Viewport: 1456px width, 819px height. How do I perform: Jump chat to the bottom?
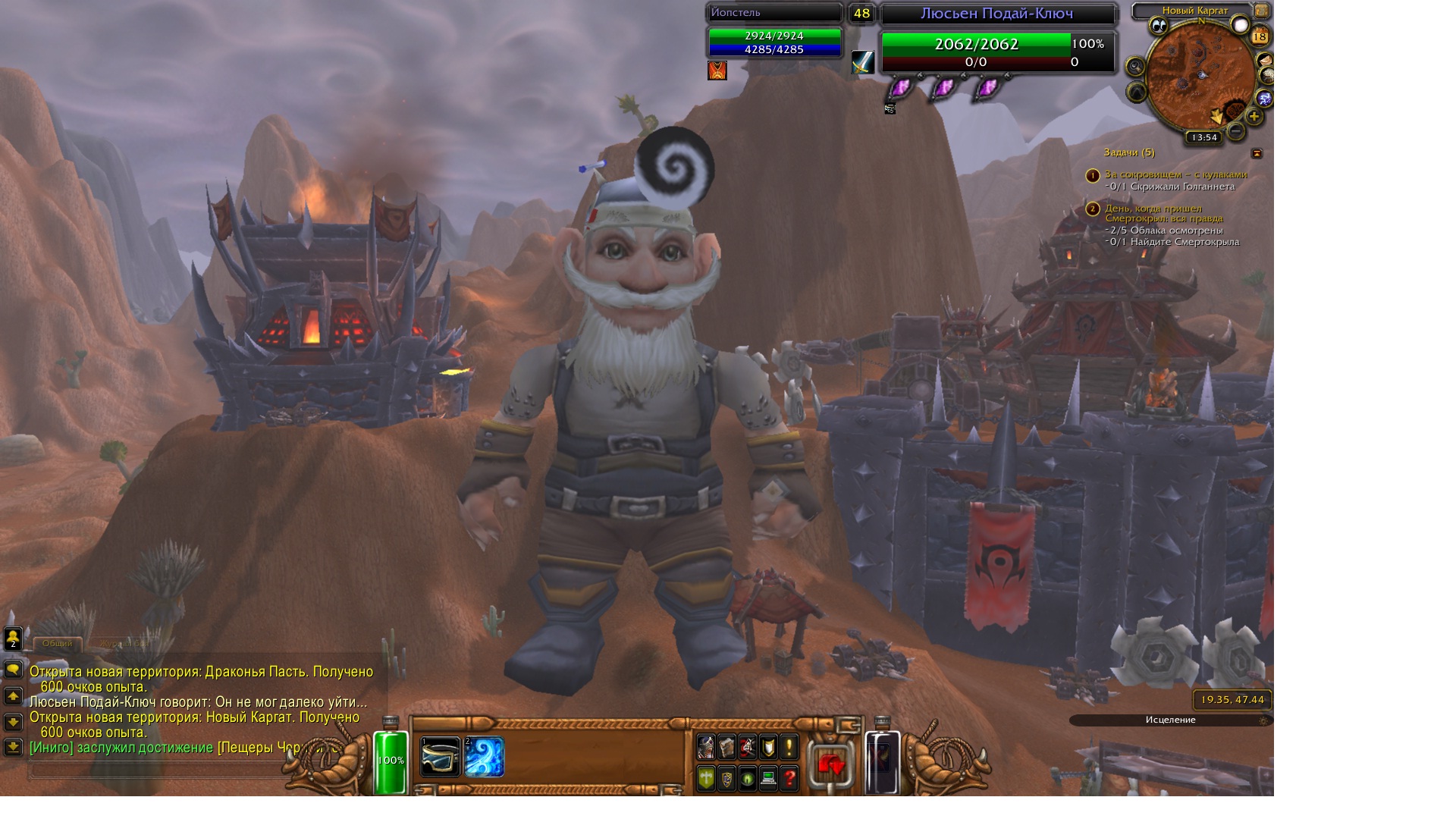click(13, 747)
